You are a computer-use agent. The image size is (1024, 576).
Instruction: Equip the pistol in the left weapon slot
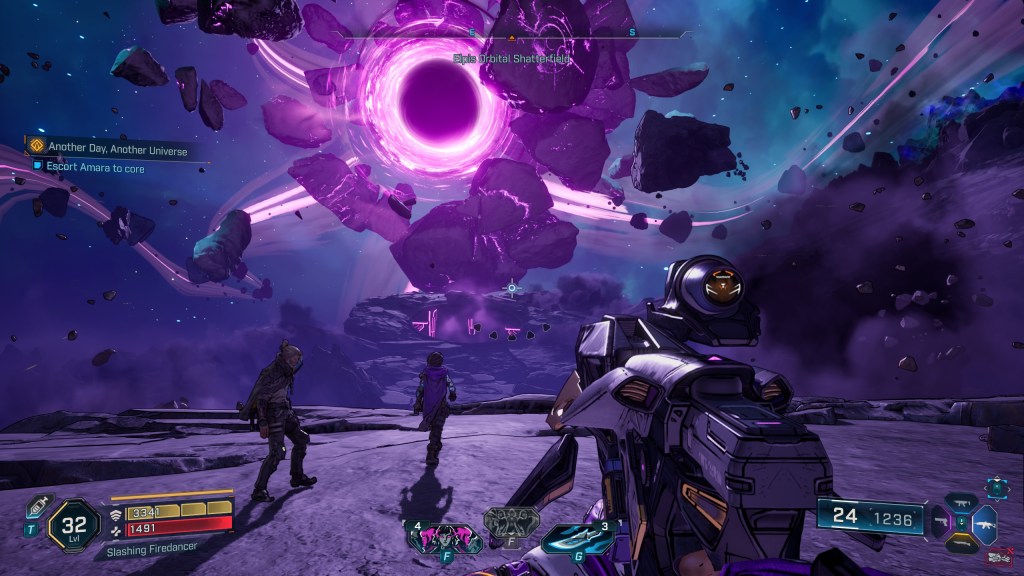[x=941, y=522]
